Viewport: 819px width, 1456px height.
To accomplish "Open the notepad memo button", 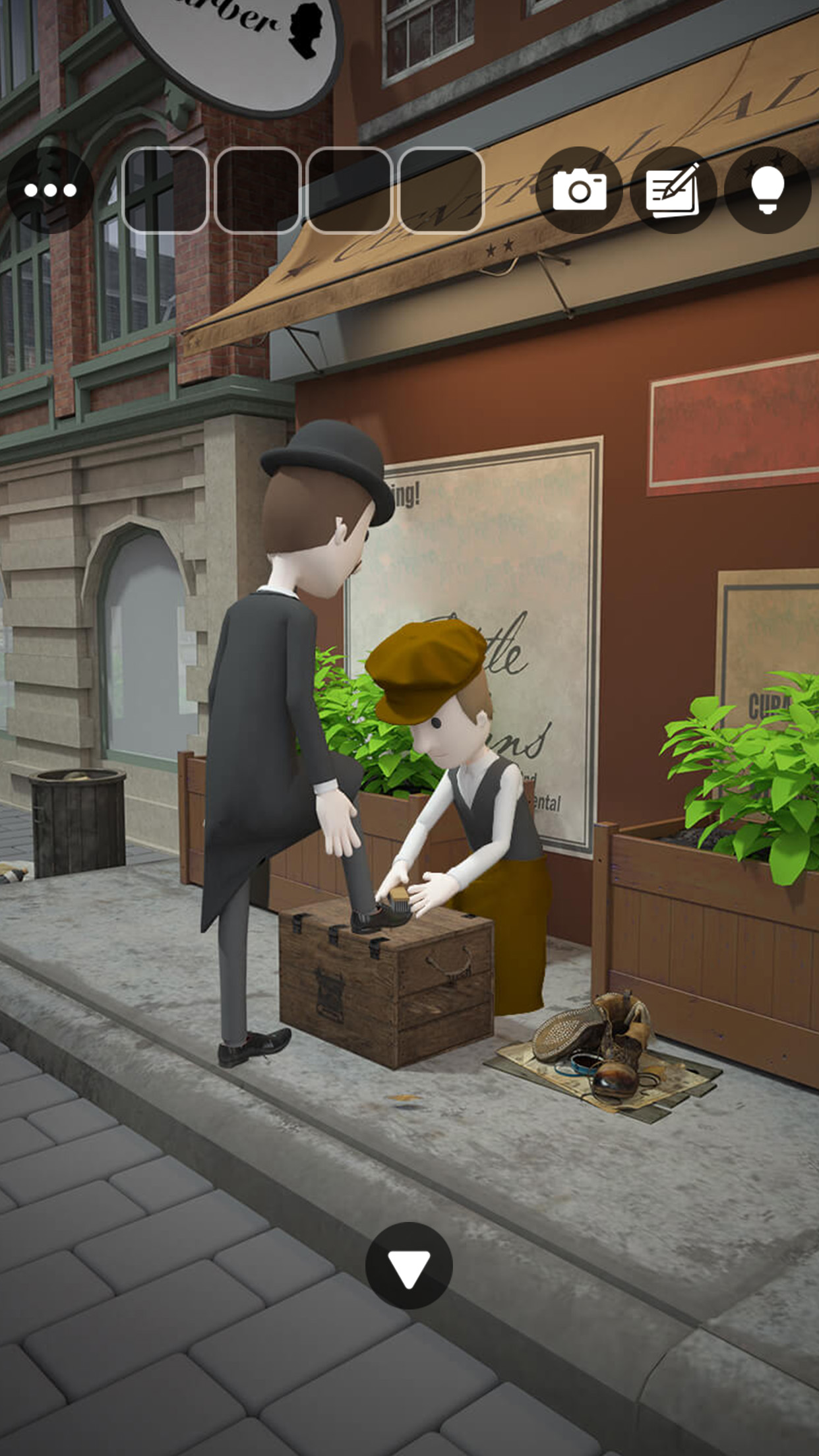I will point(673,191).
